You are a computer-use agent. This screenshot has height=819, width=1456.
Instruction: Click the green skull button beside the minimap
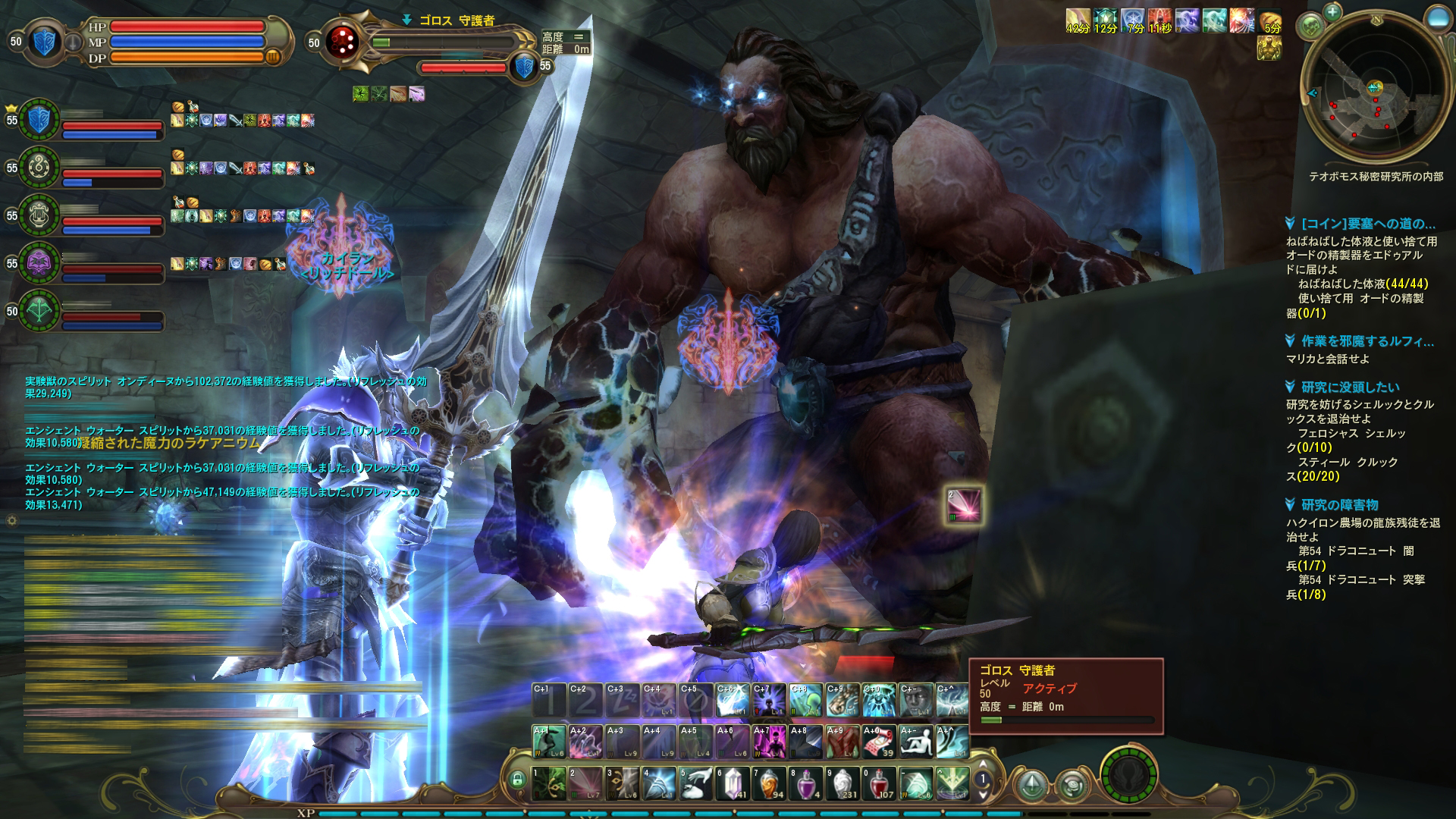tap(1310, 27)
